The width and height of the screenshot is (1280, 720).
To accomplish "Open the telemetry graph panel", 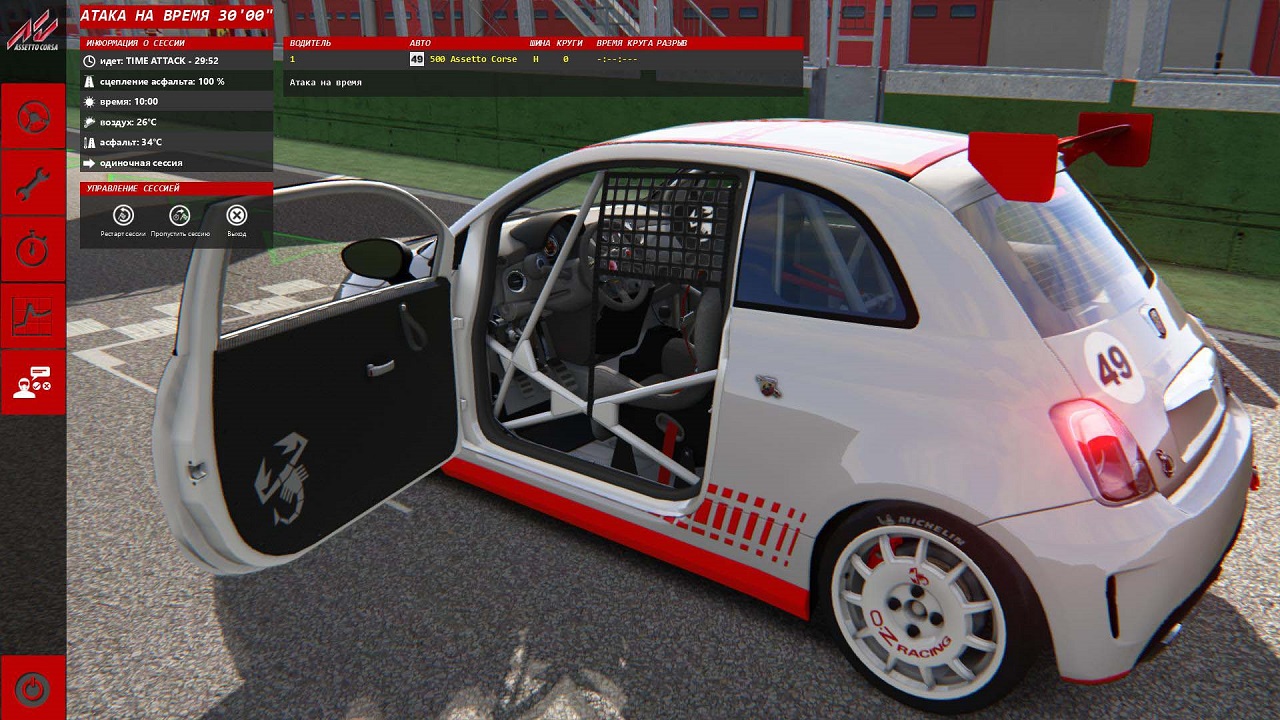I will [33, 315].
